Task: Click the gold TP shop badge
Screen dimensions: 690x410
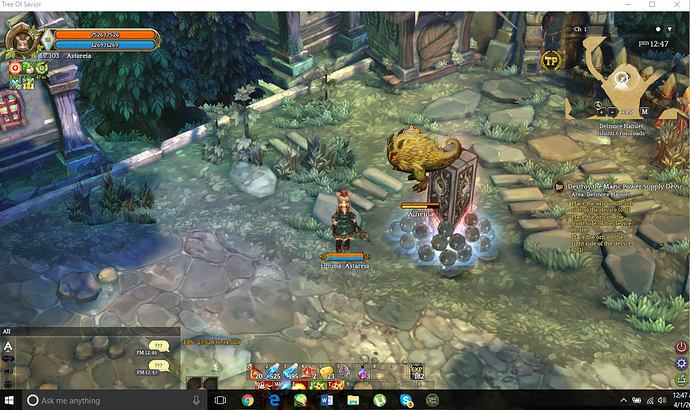Action: 550,61
